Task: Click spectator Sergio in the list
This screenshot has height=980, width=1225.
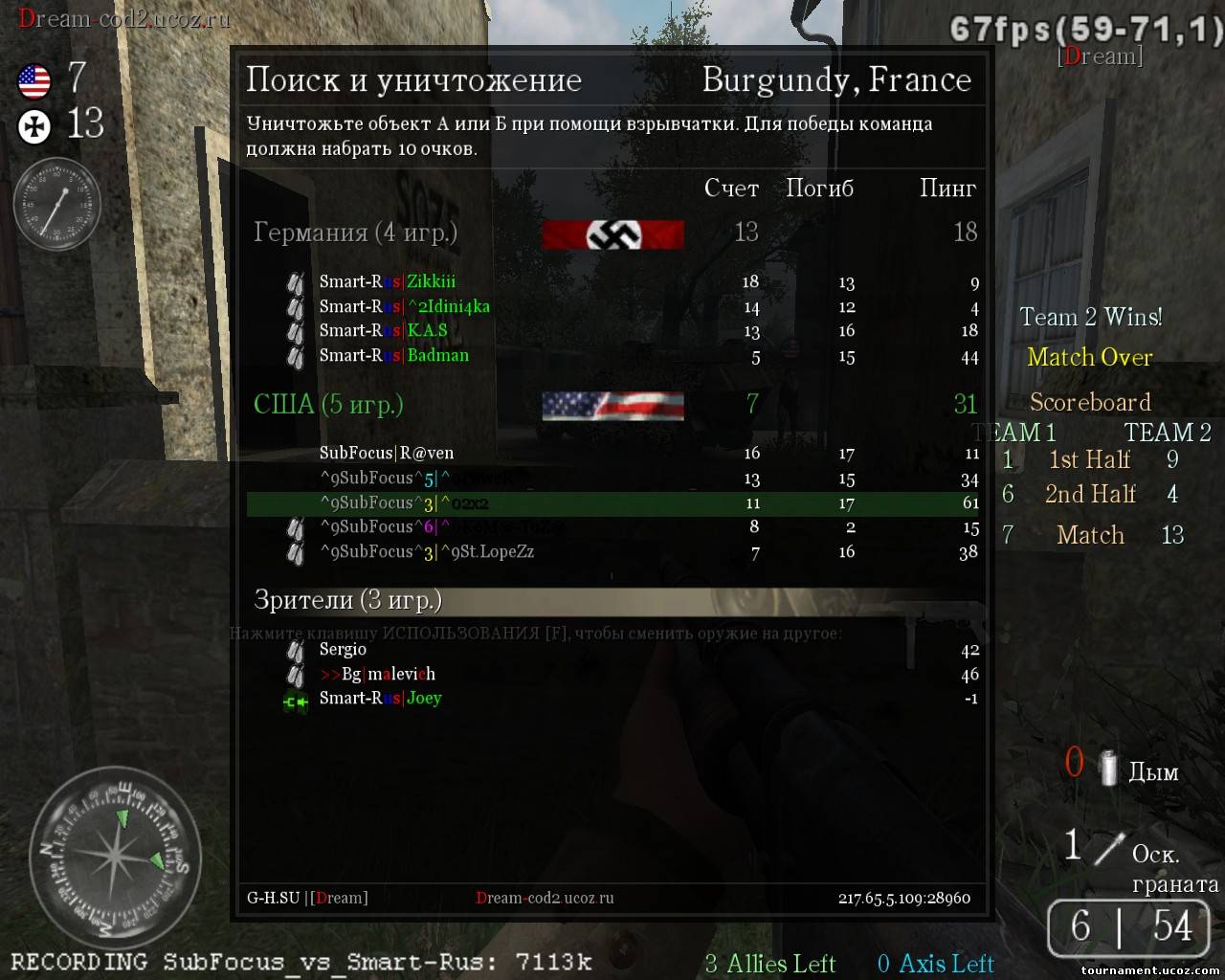Action: click(x=343, y=650)
